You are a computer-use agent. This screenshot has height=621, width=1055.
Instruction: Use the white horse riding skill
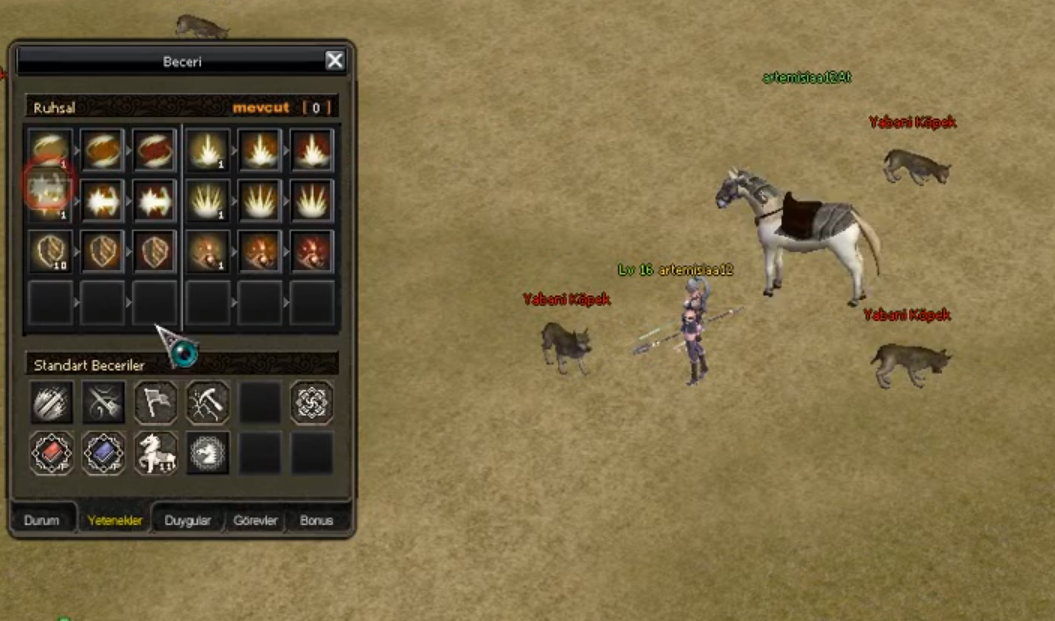pyautogui.click(x=155, y=453)
